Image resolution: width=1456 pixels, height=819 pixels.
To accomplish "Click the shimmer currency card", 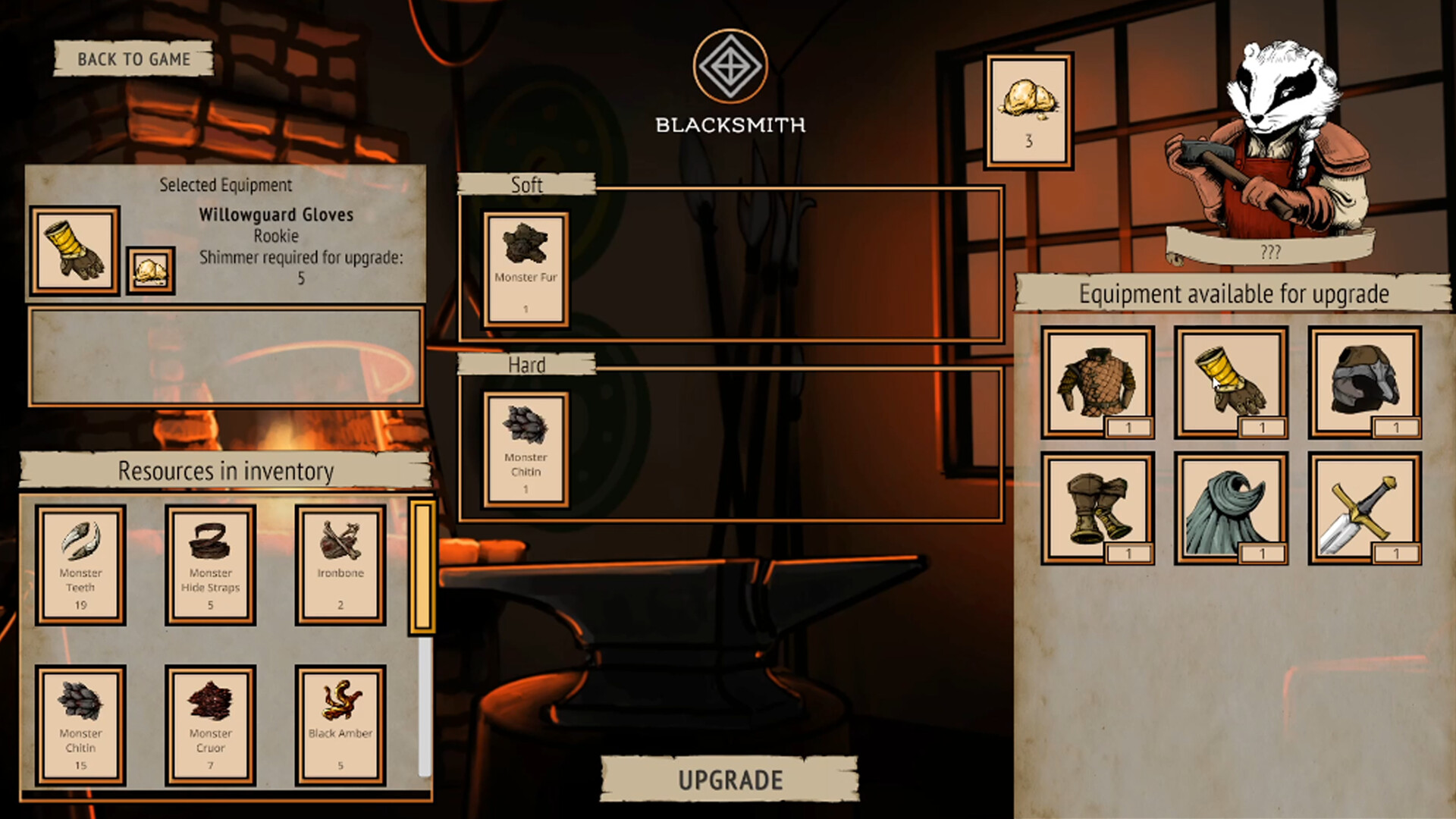I will pyautogui.click(x=1028, y=111).
